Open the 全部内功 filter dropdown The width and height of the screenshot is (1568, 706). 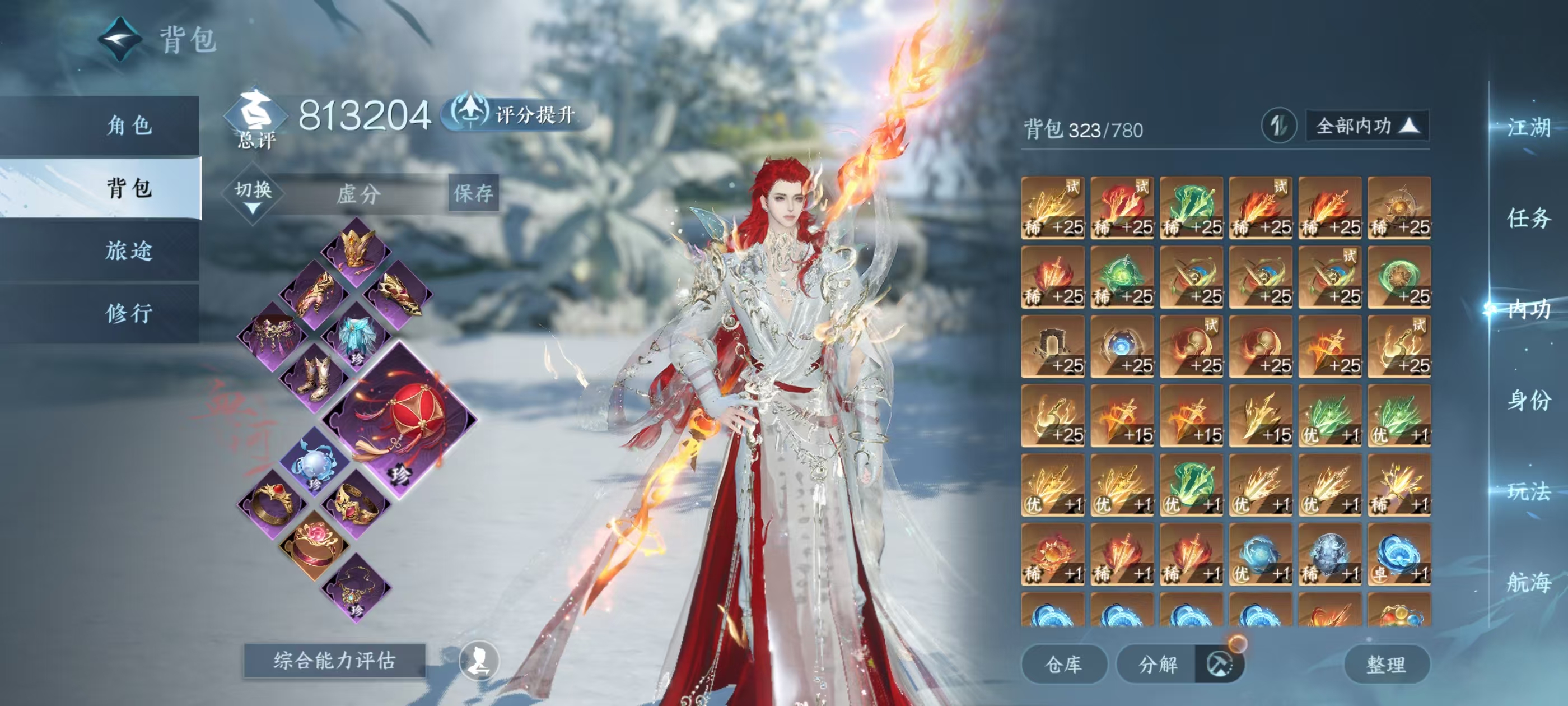point(1366,126)
